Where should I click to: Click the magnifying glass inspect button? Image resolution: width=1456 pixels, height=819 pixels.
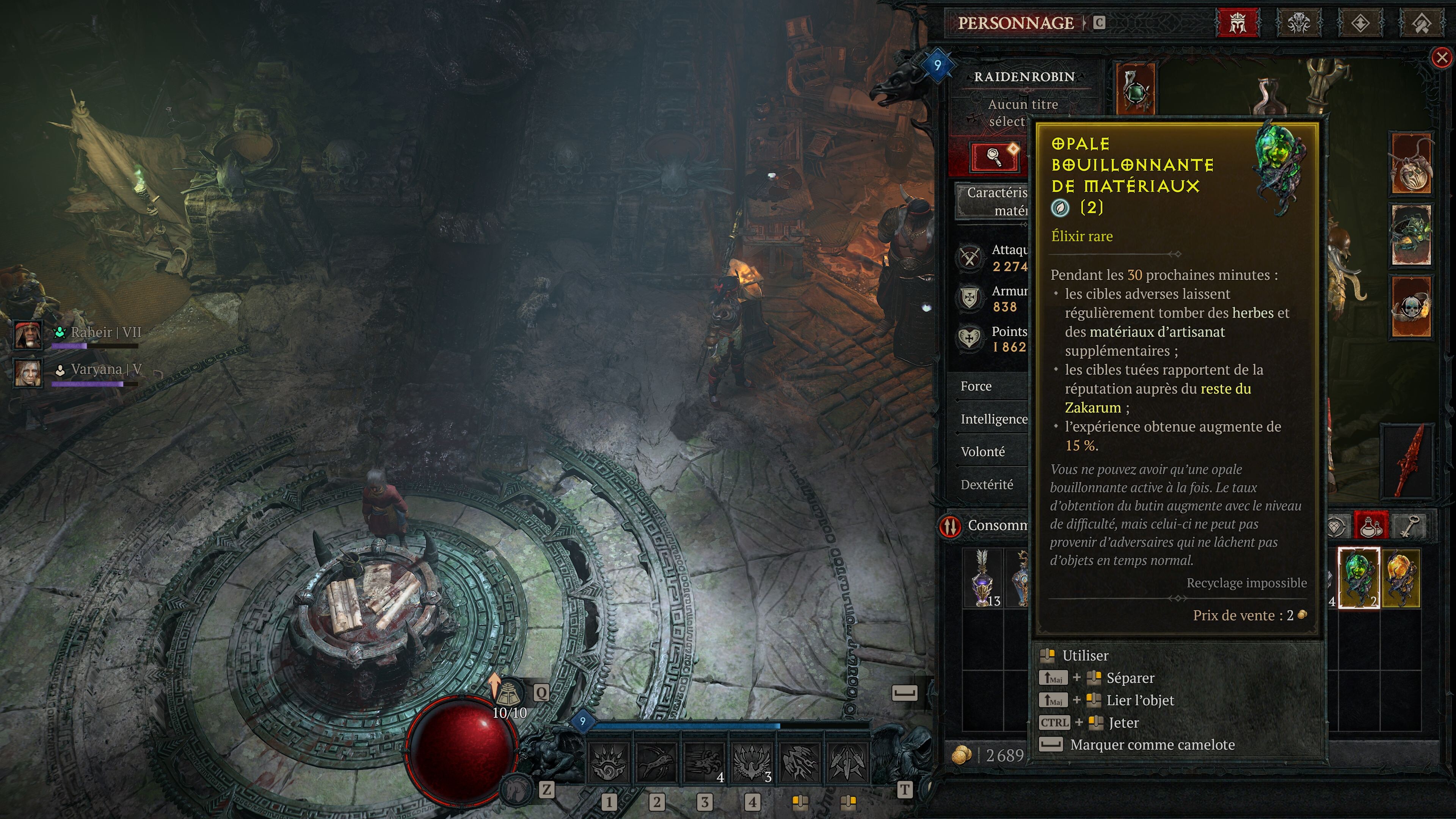click(994, 156)
